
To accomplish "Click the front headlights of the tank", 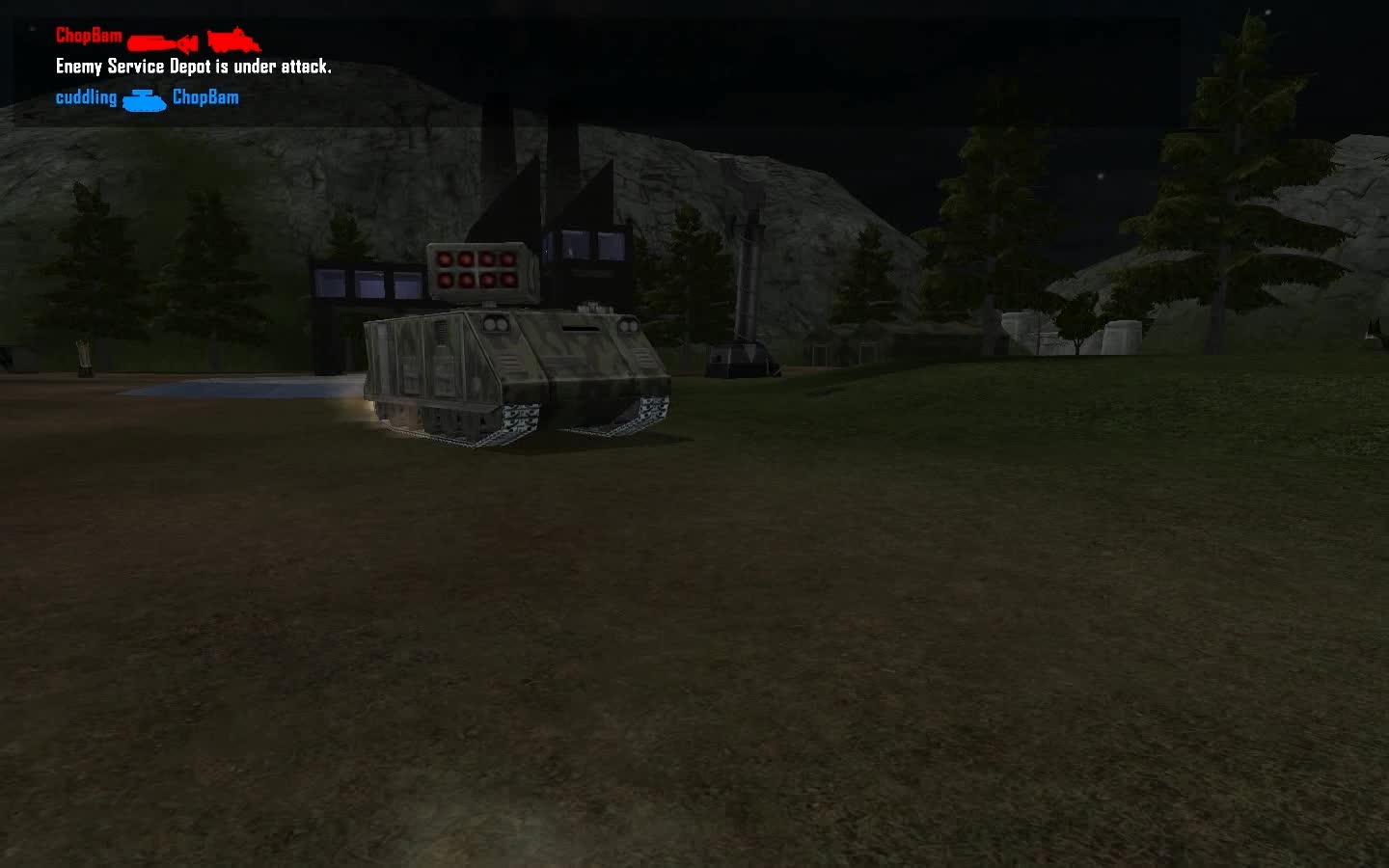I will coord(498,324).
